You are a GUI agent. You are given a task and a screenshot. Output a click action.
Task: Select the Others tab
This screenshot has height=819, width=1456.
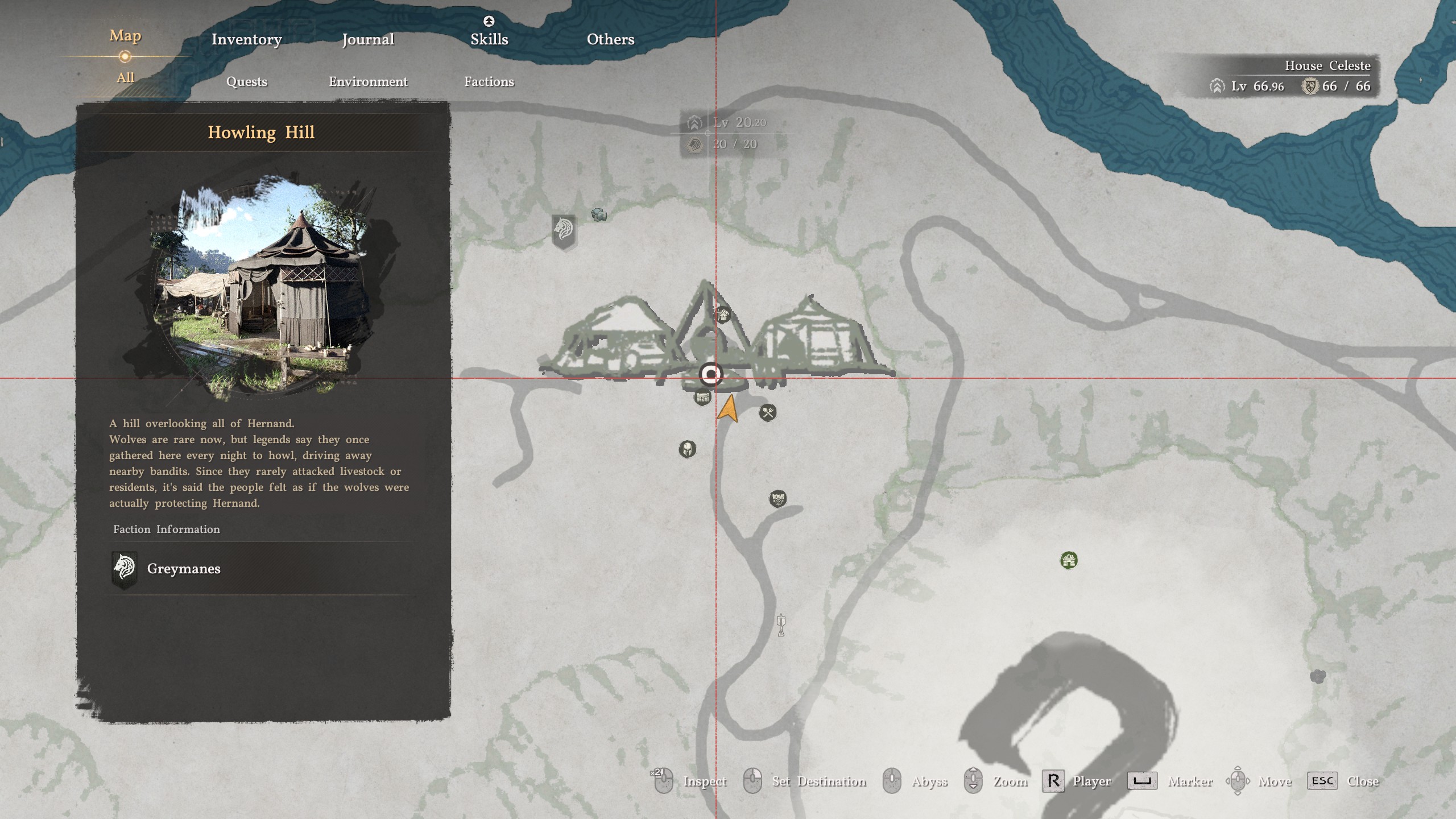tap(610, 39)
